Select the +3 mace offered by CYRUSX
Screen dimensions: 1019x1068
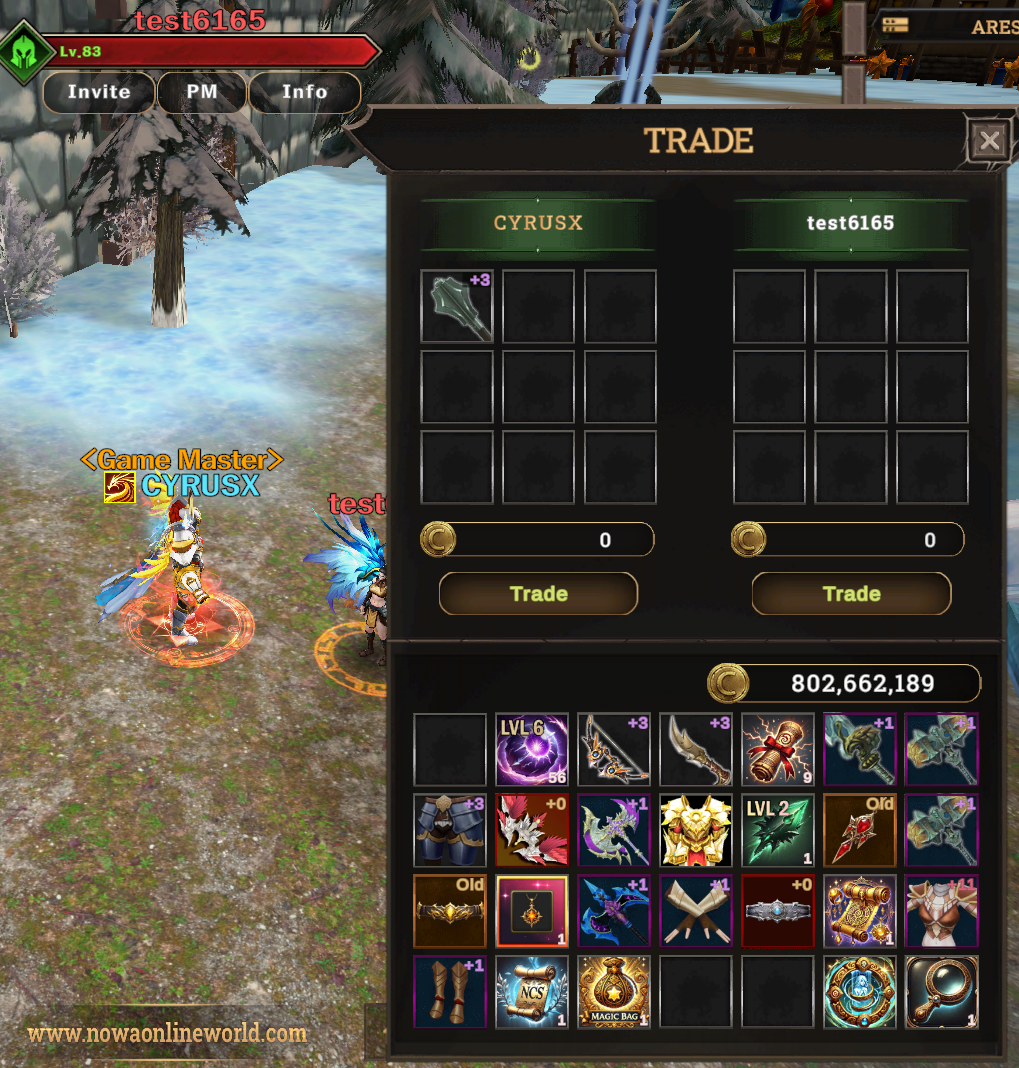coord(457,306)
